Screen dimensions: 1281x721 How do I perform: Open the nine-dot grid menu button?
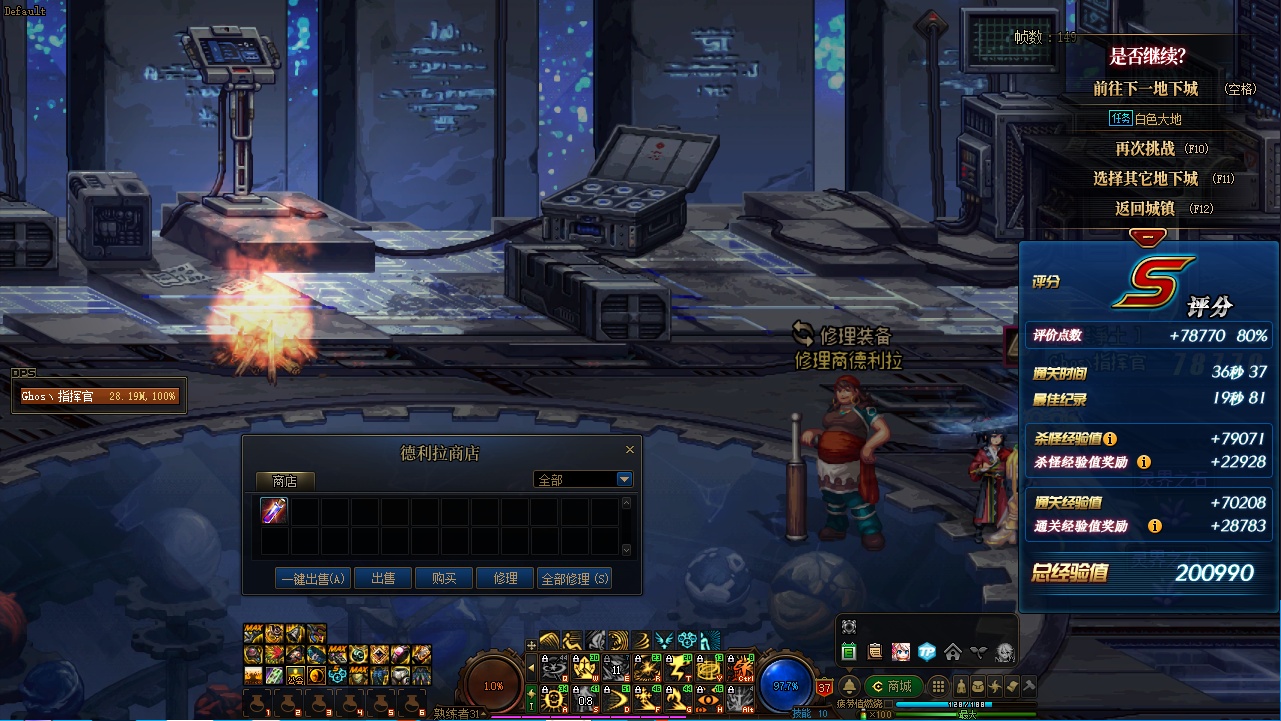pos(938,686)
